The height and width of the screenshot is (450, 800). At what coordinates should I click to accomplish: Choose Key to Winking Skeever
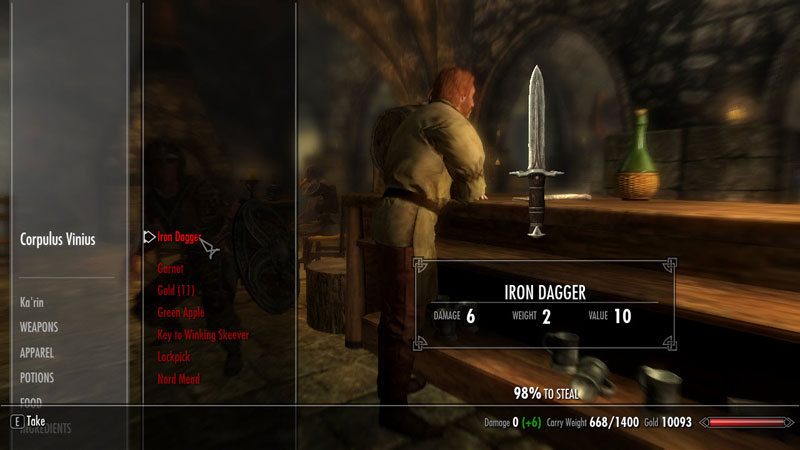(202, 335)
